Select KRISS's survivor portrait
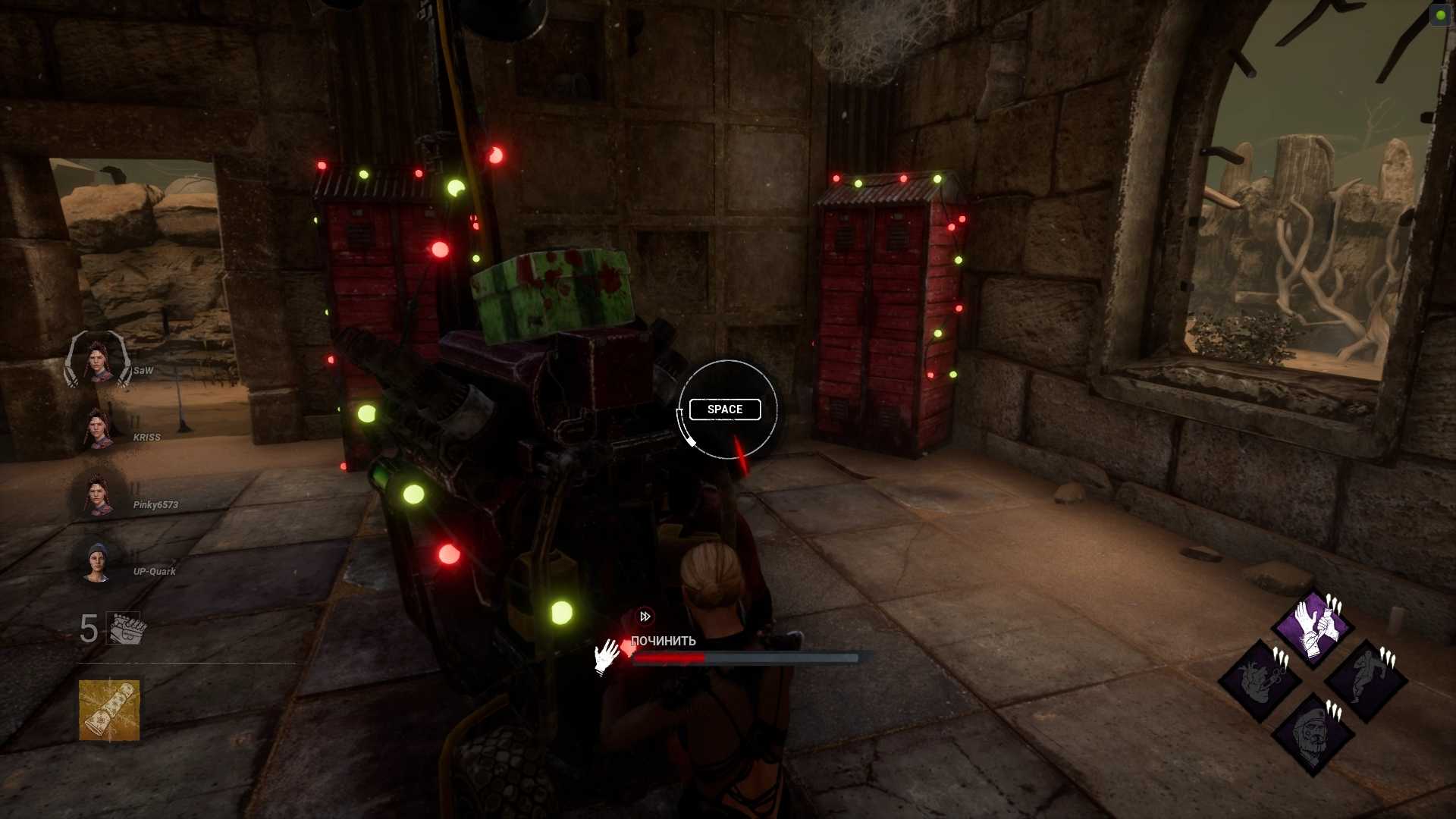 (98, 428)
